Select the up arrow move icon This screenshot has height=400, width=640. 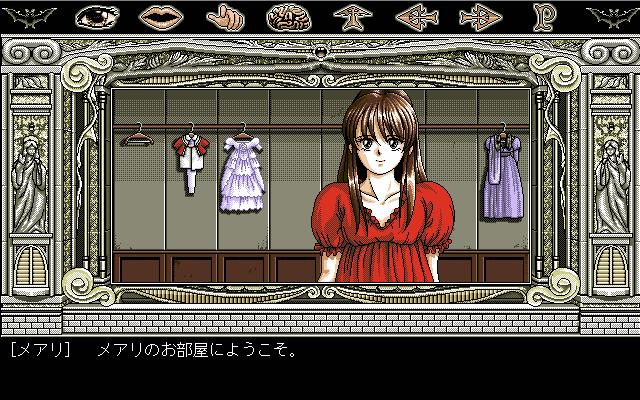(350, 17)
